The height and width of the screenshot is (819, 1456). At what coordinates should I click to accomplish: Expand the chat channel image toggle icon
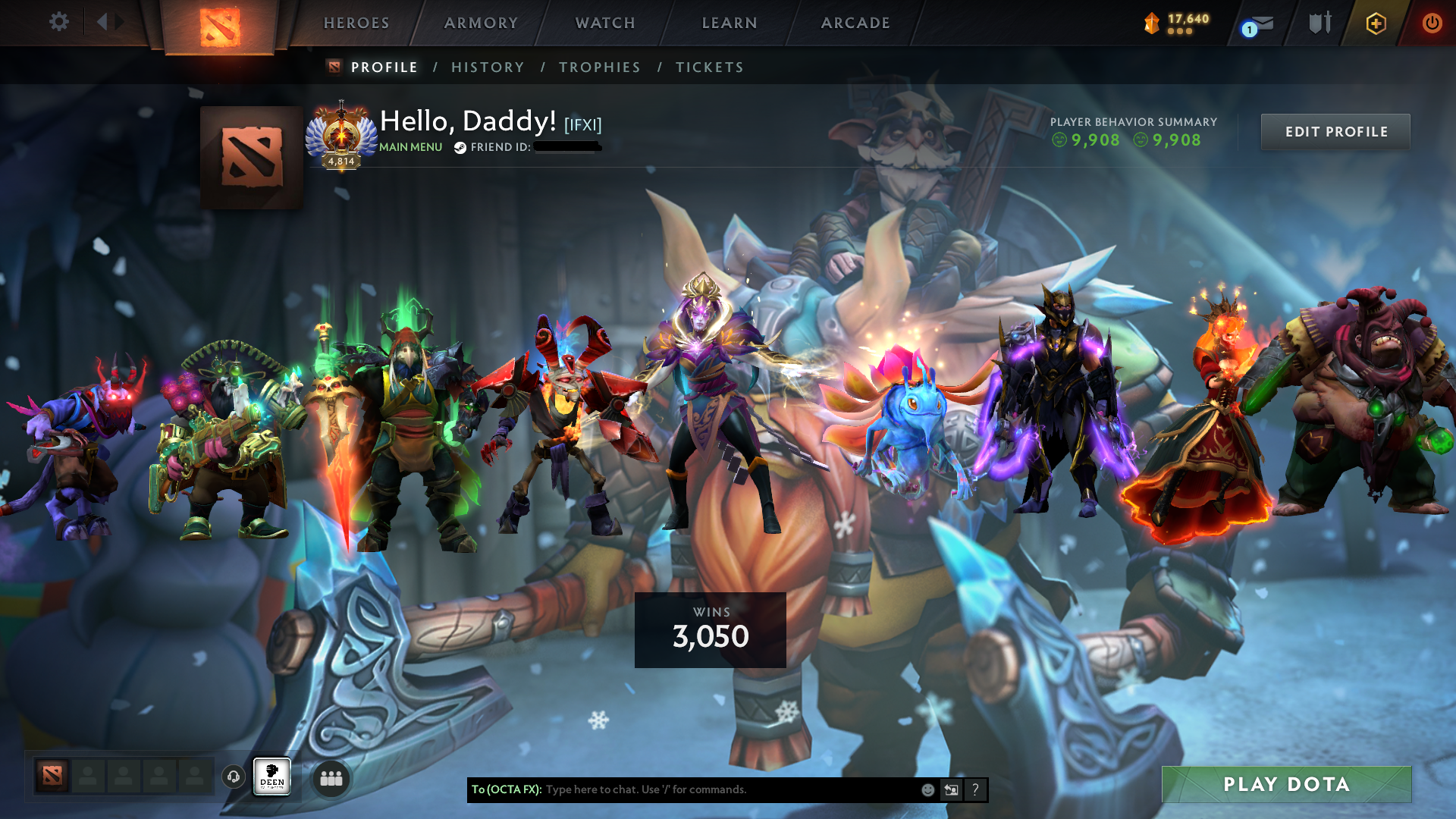[951, 789]
